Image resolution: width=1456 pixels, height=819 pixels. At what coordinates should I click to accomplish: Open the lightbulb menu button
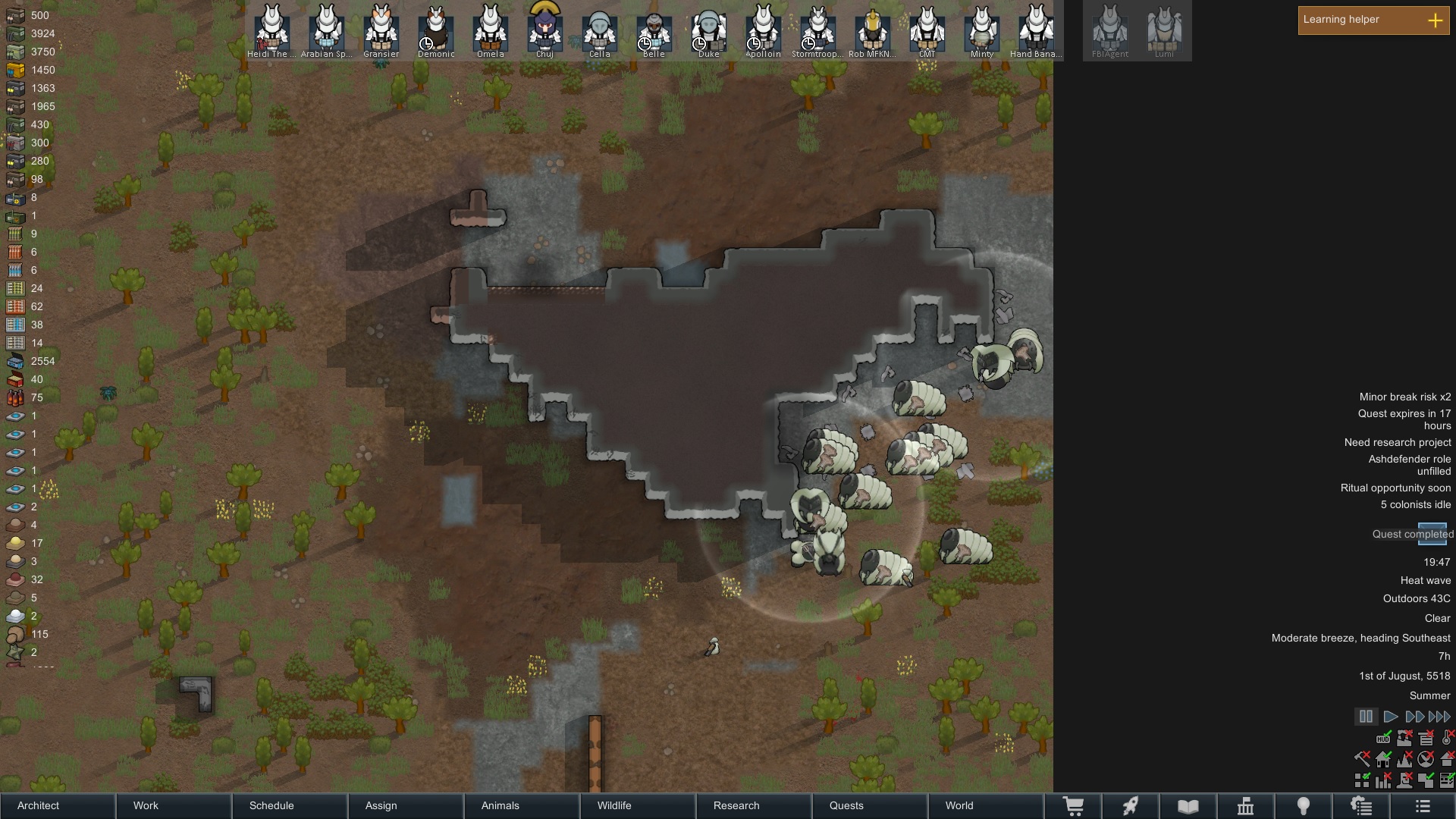(x=1304, y=805)
